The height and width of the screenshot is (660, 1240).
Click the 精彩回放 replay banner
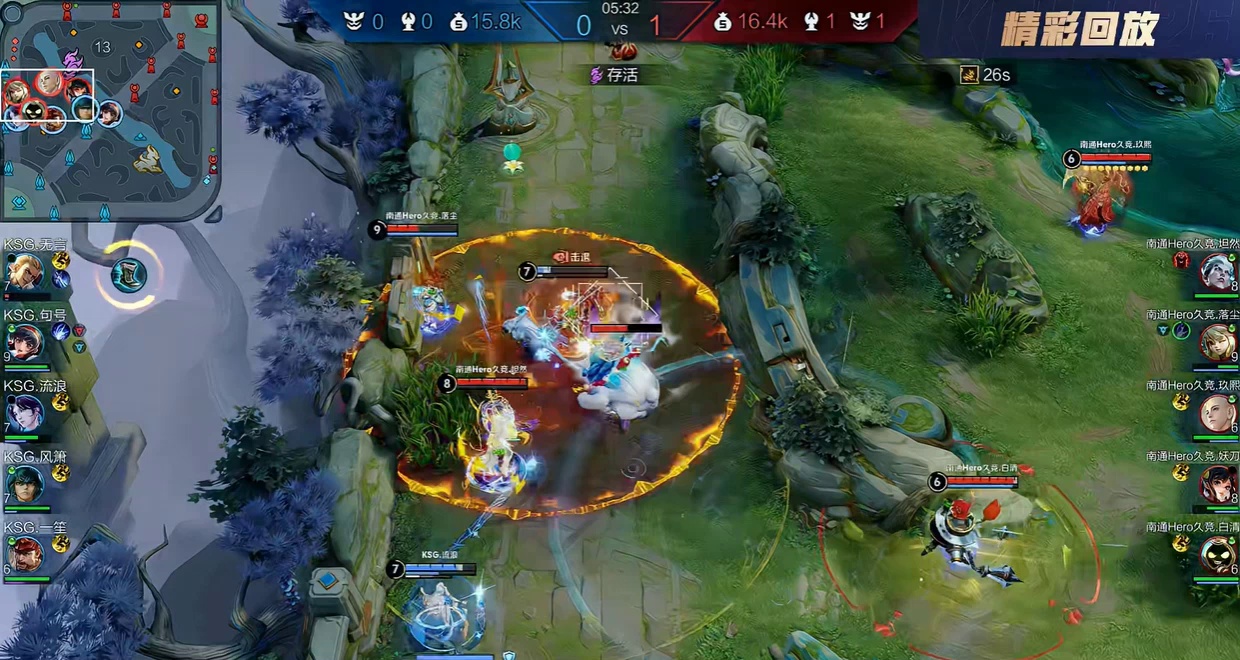[x=1078, y=30]
